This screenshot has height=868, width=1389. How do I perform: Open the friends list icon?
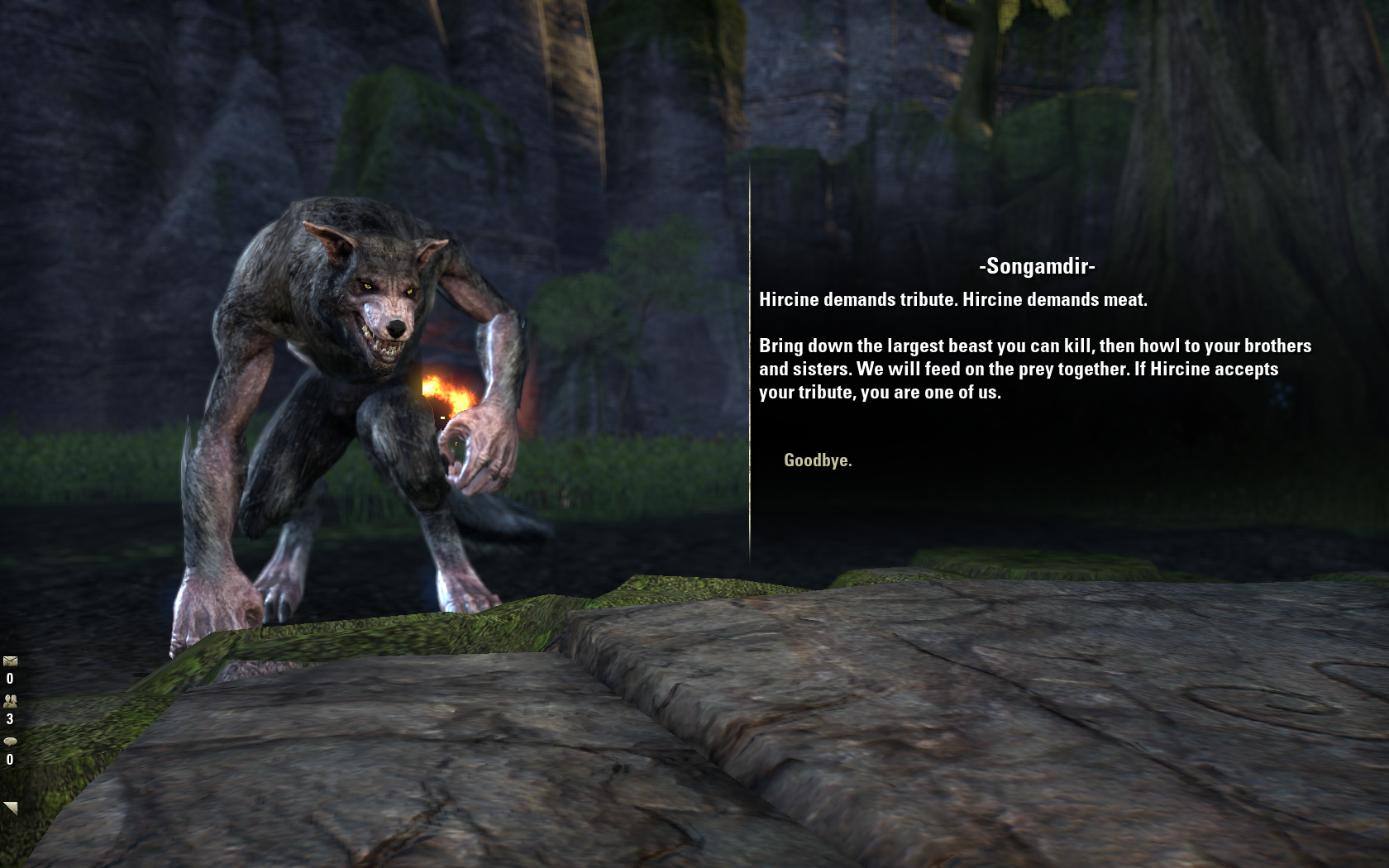pyautogui.click(x=10, y=701)
